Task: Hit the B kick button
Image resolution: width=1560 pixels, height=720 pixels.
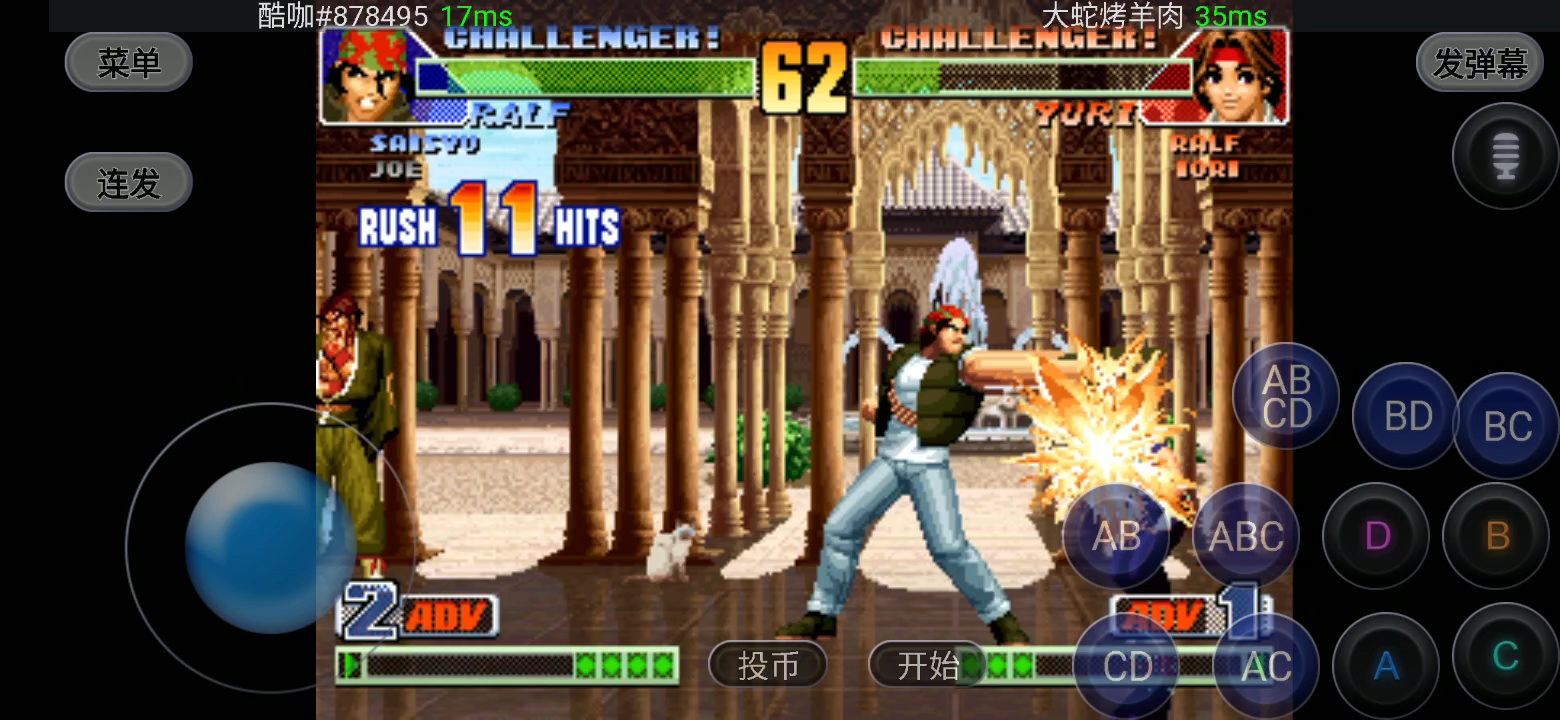Action: click(x=1497, y=536)
